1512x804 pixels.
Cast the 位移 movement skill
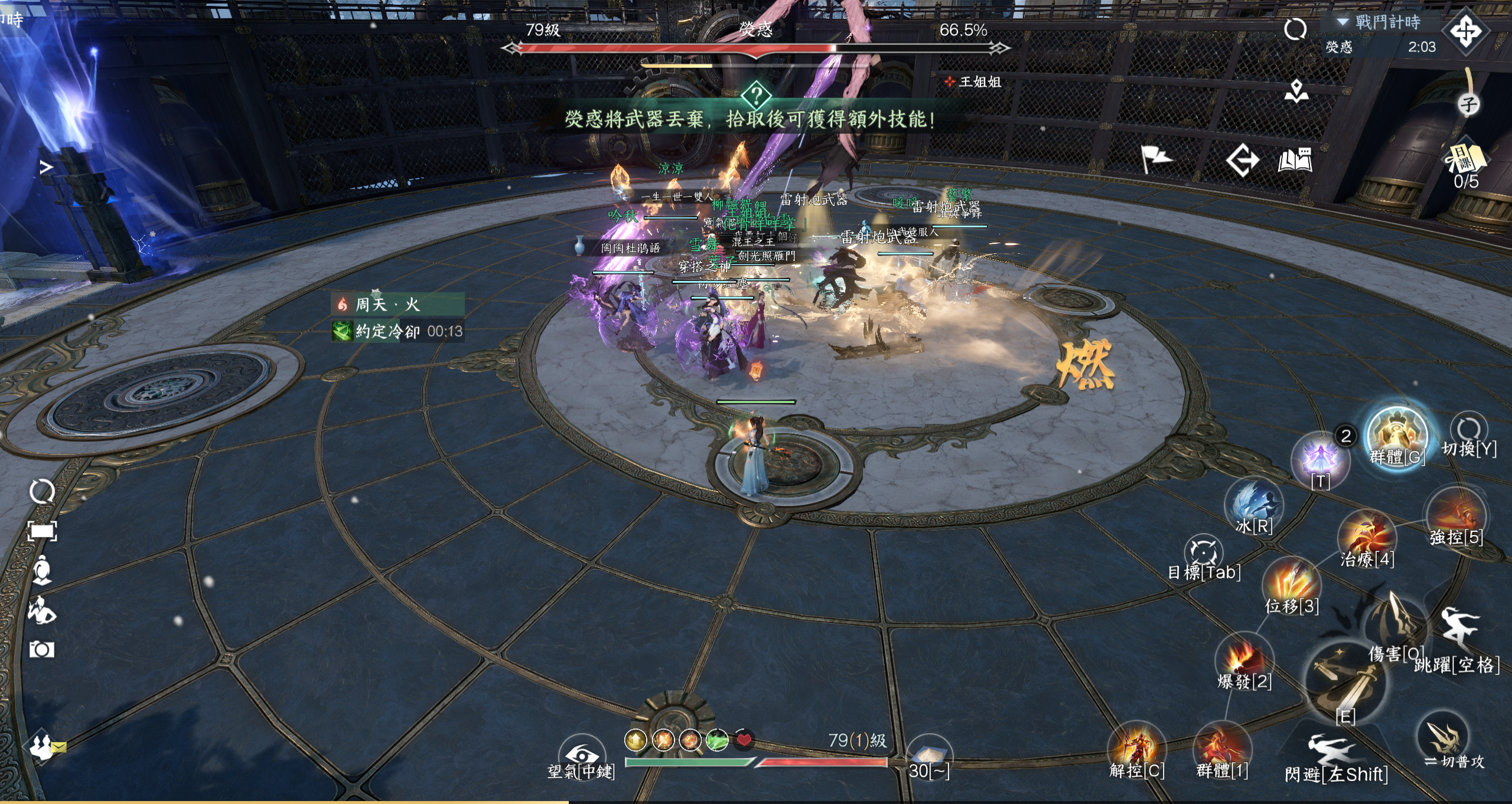tap(1291, 583)
